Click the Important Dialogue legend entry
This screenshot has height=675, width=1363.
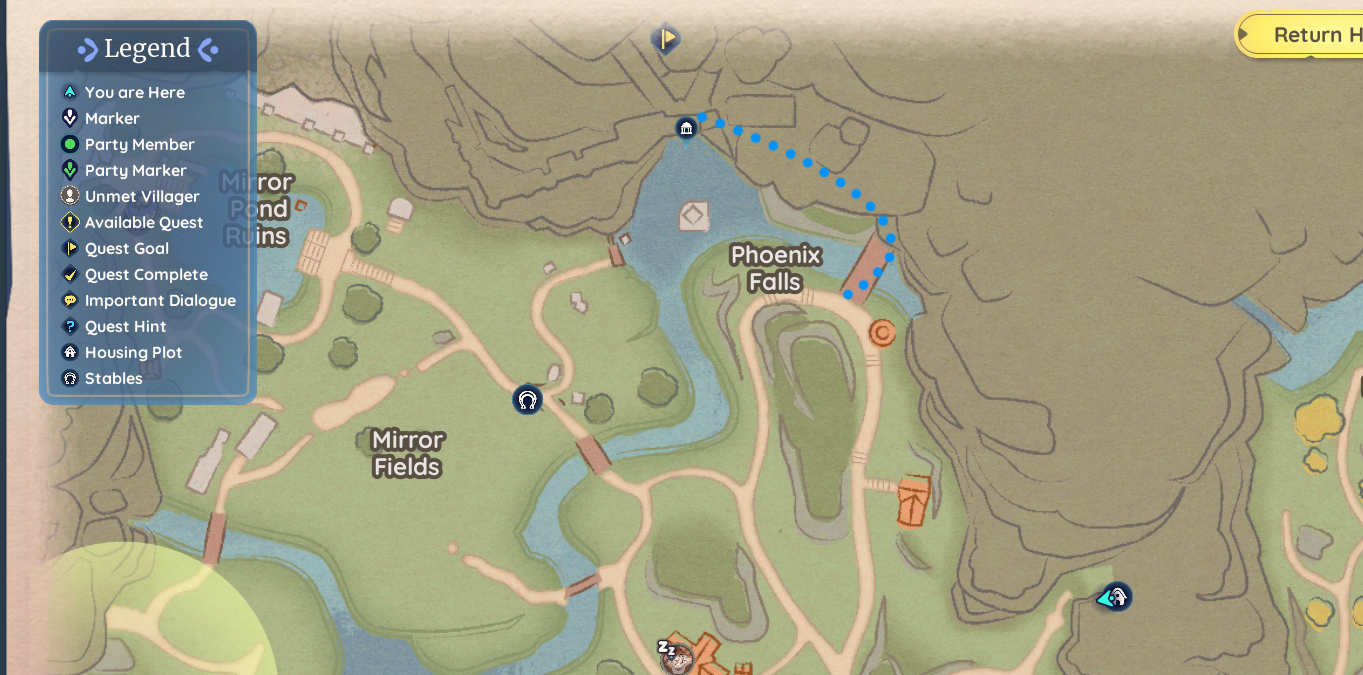pyautogui.click(x=160, y=300)
